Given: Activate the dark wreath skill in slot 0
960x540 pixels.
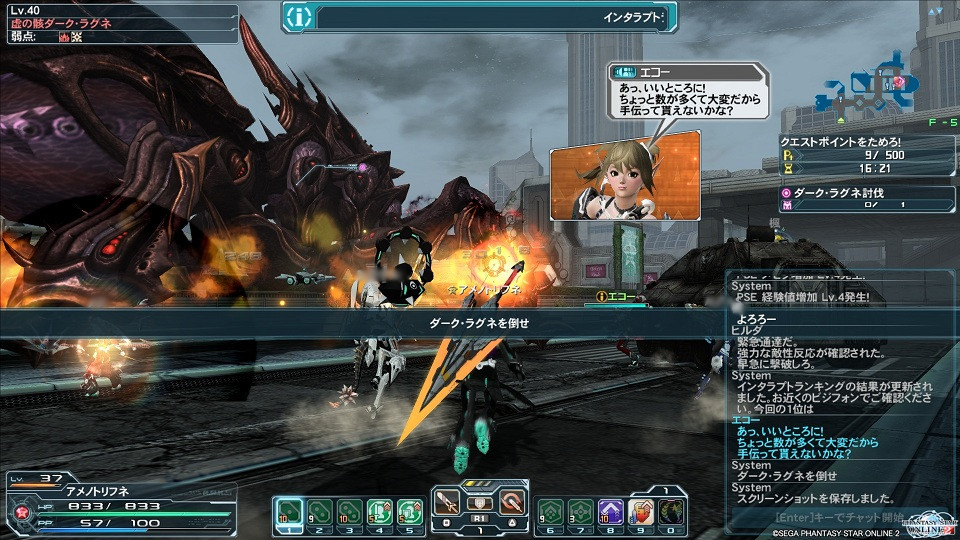Looking at the screenshot, I should (672, 513).
